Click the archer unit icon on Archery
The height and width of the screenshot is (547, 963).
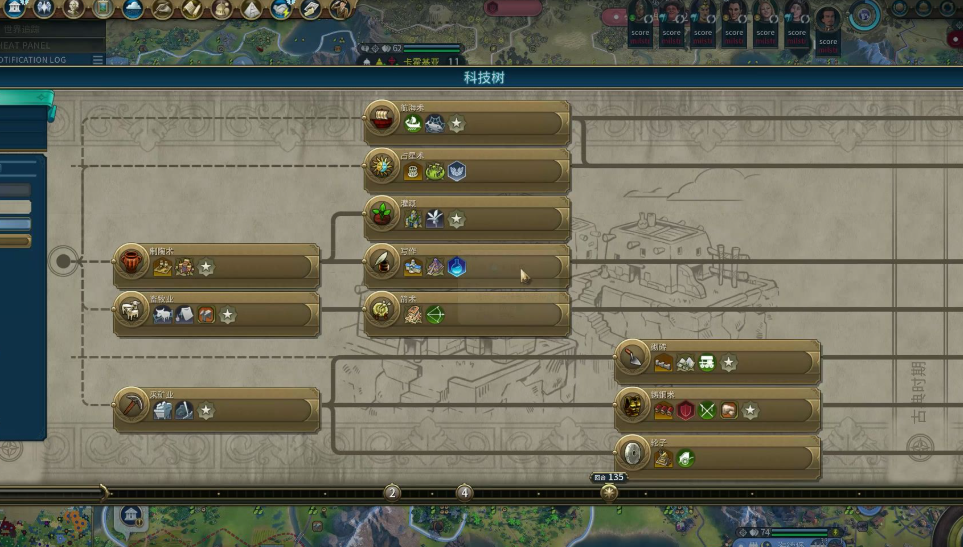tap(435, 315)
